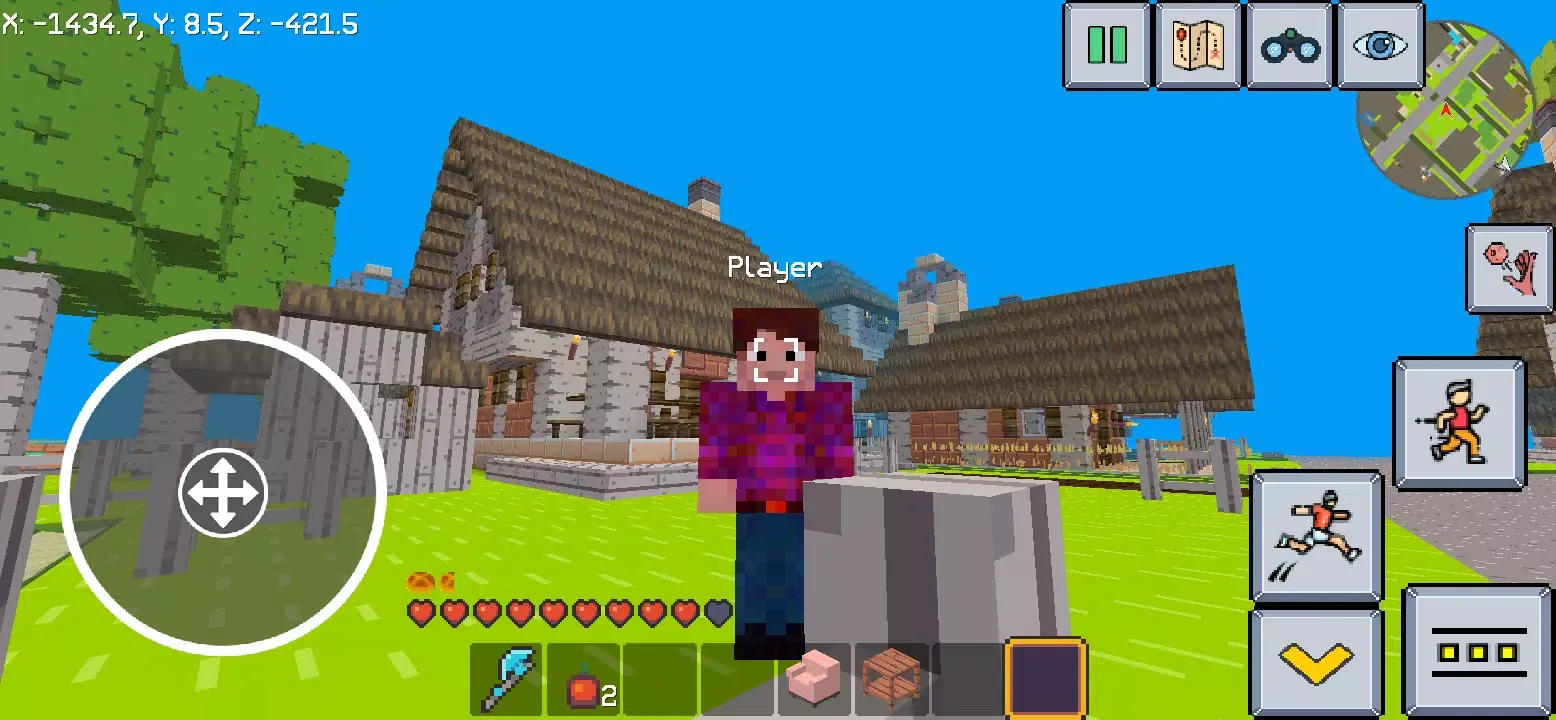Select the blue axe in the hotbar
This screenshot has width=1556, height=720.
click(507, 677)
